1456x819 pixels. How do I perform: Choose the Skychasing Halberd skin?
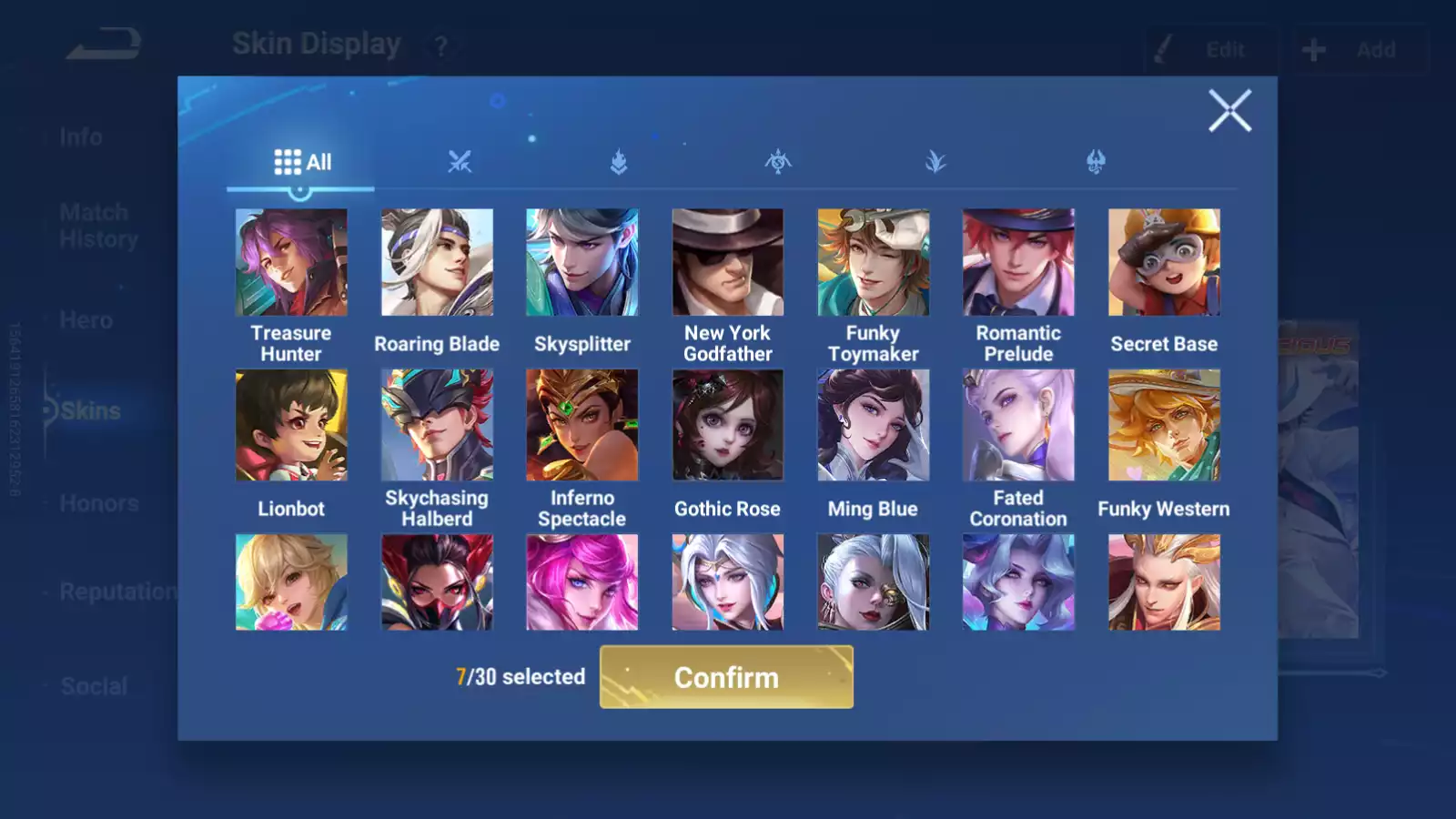pyautogui.click(x=437, y=425)
